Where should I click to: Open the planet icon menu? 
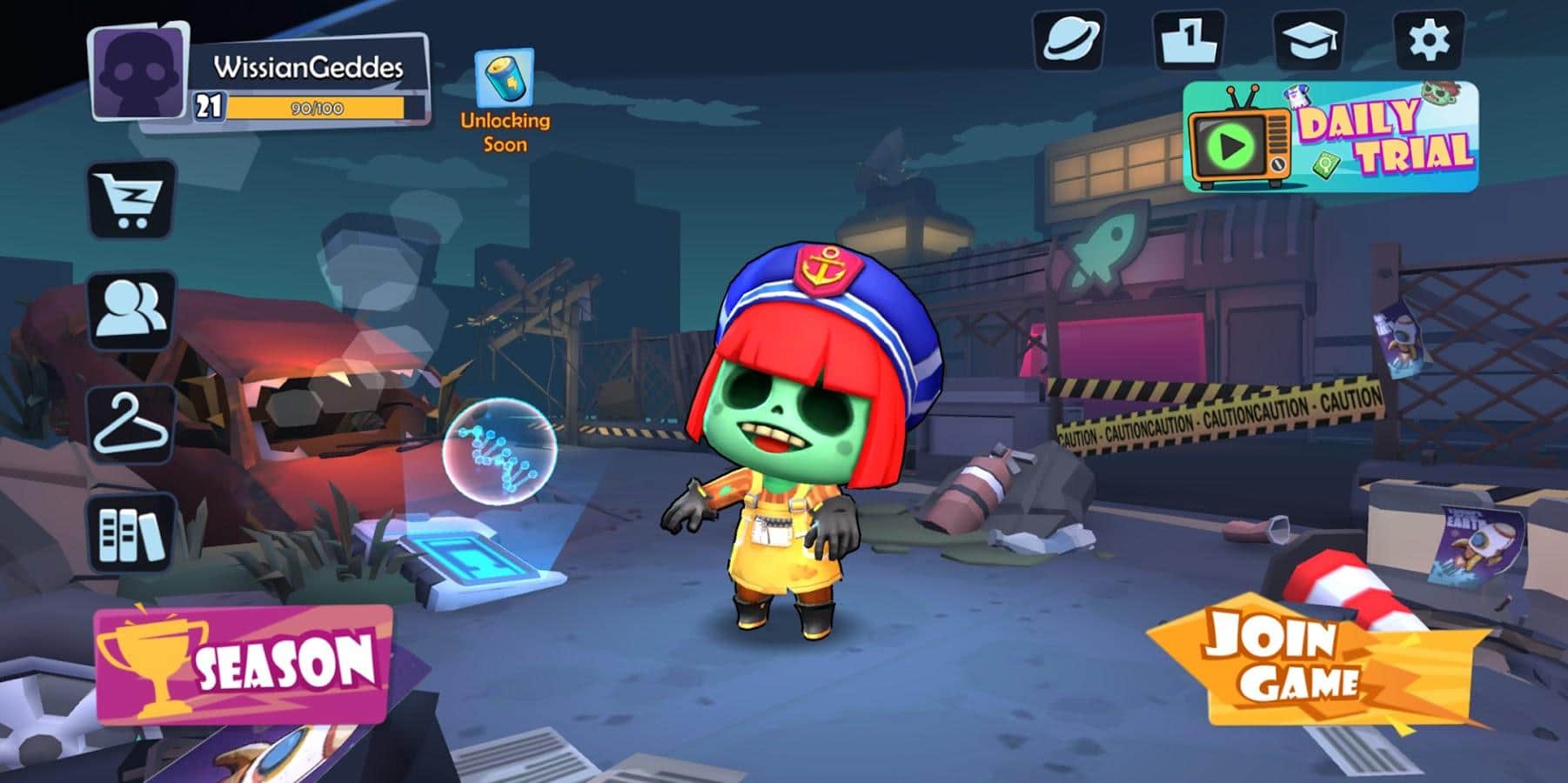click(x=1069, y=40)
